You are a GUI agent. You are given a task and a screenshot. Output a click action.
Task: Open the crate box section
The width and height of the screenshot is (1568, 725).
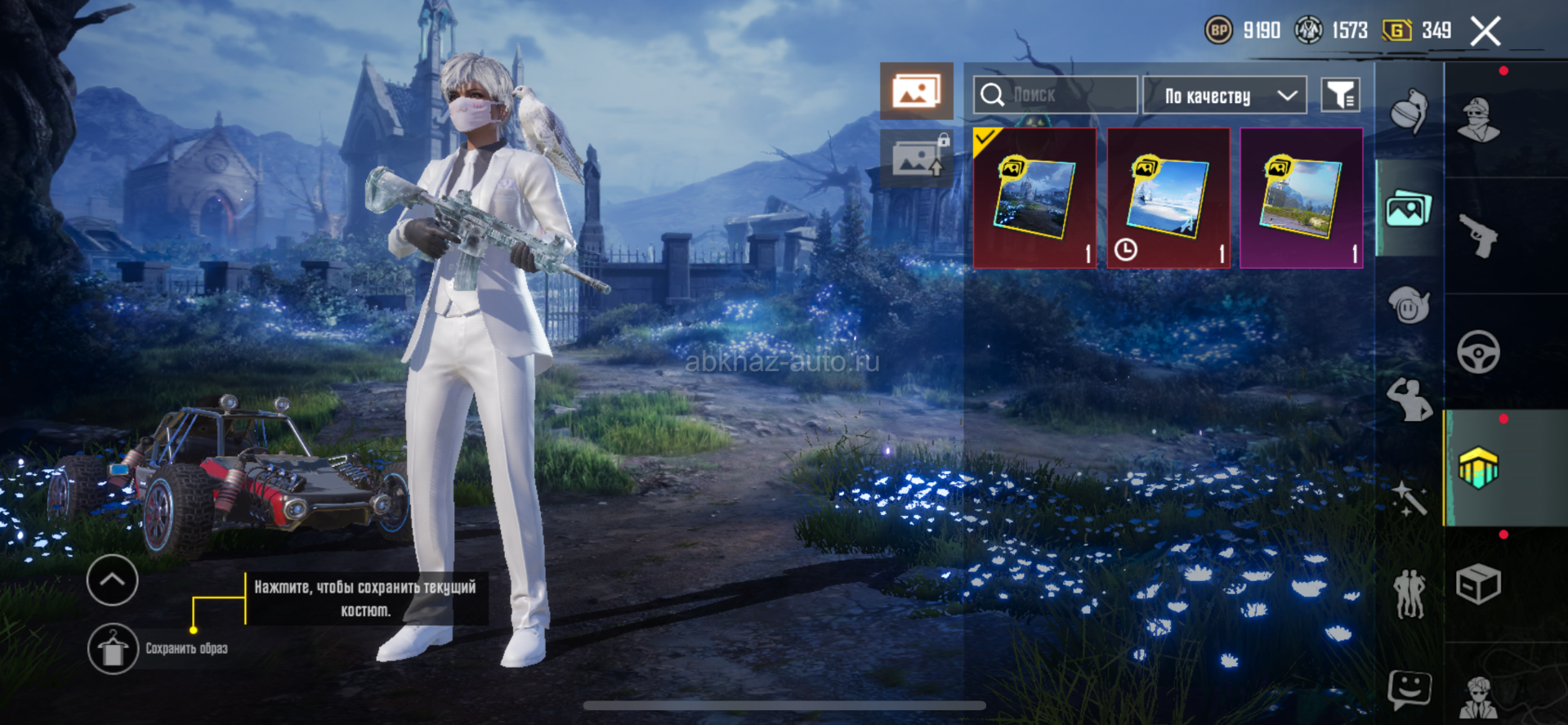coord(1478,584)
